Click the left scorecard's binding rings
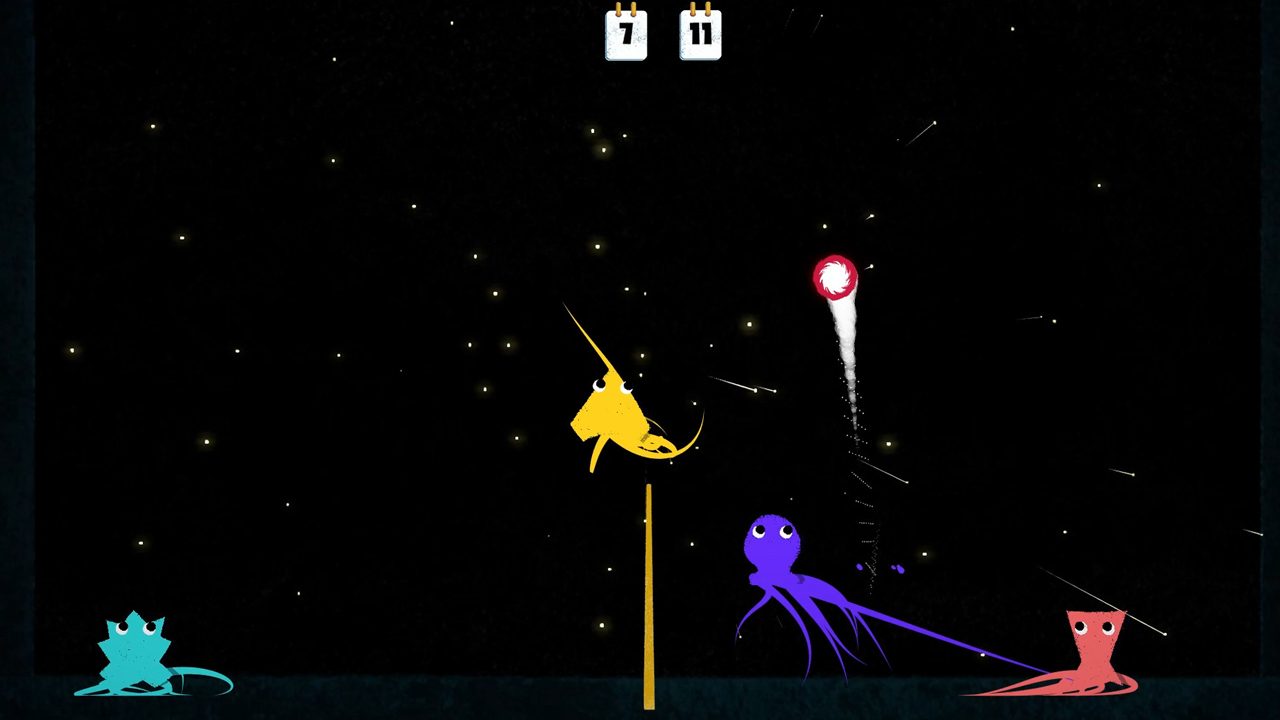Image resolution: width=1280 pixels, height=720 pixels. [626, 10]
